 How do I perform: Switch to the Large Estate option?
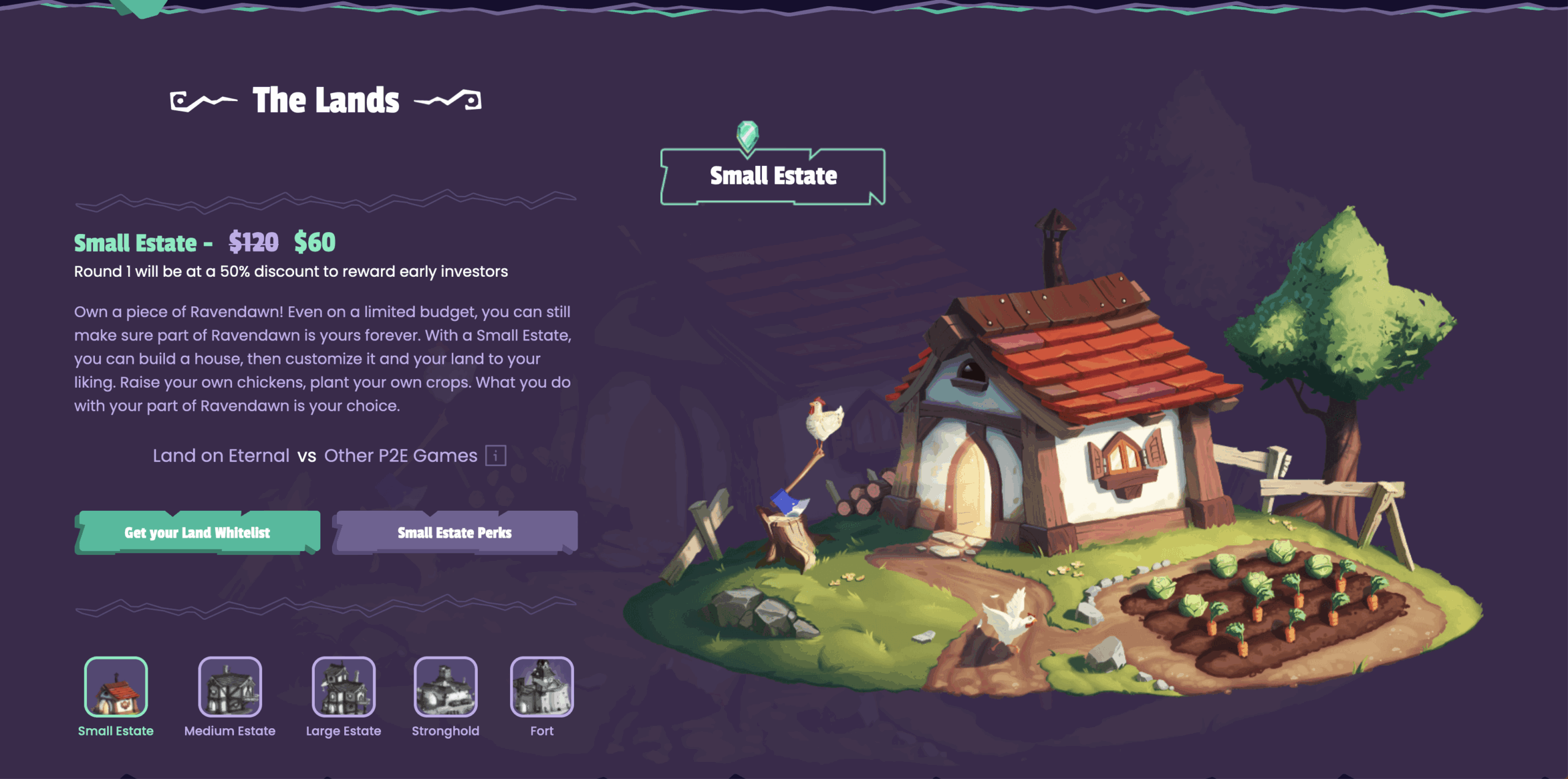tap(344, 687)
